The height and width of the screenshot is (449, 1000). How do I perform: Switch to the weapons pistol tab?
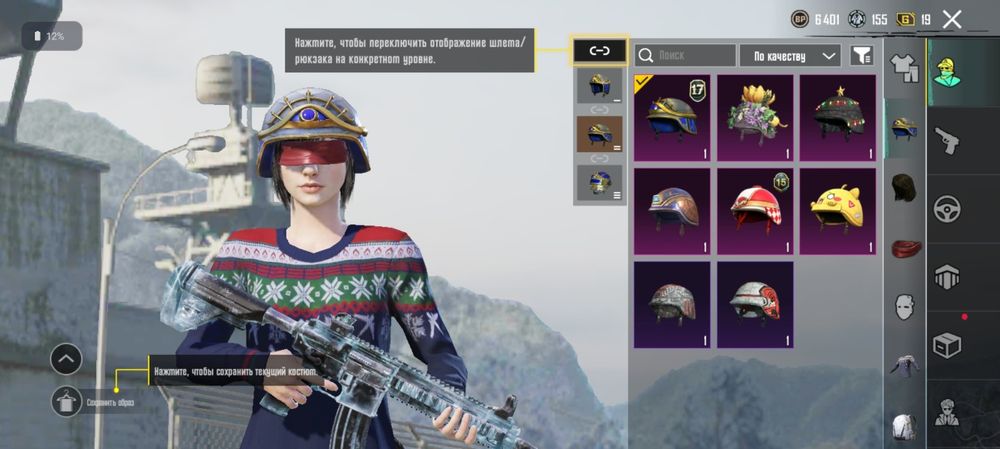tap(946, 141)
